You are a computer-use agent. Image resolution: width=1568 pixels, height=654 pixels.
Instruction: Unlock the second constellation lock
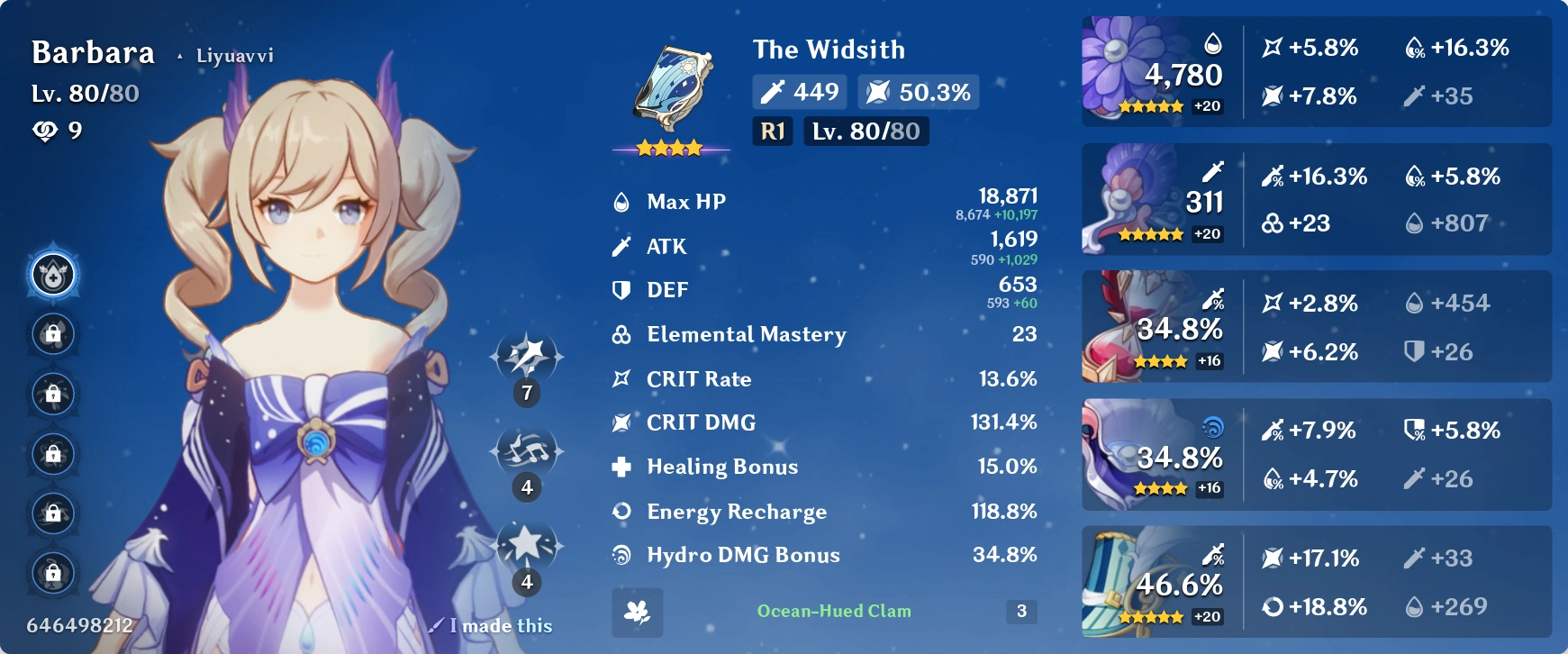[x=54, y=334]
